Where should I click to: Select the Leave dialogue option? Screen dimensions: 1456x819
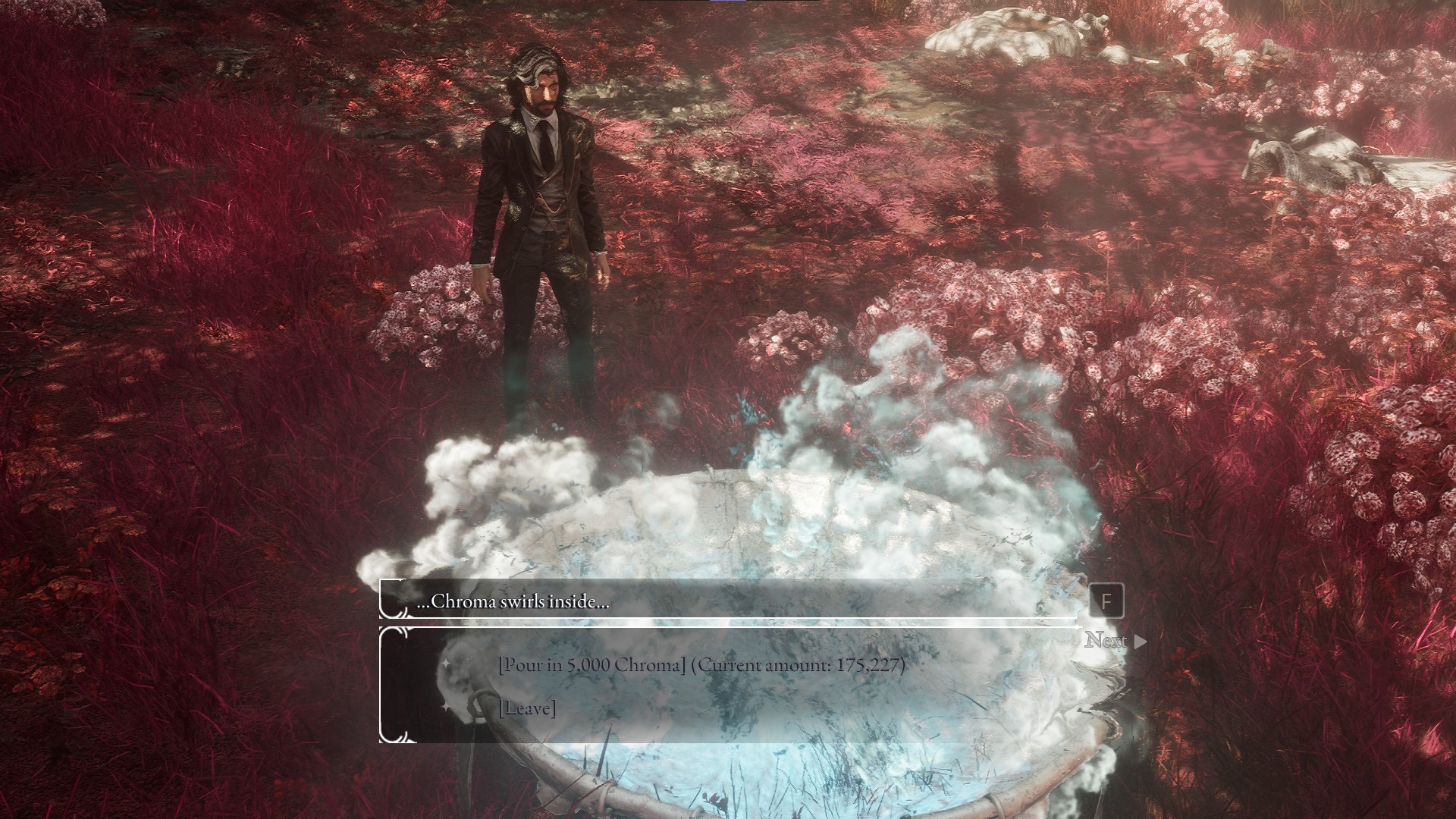click(527, 708)
